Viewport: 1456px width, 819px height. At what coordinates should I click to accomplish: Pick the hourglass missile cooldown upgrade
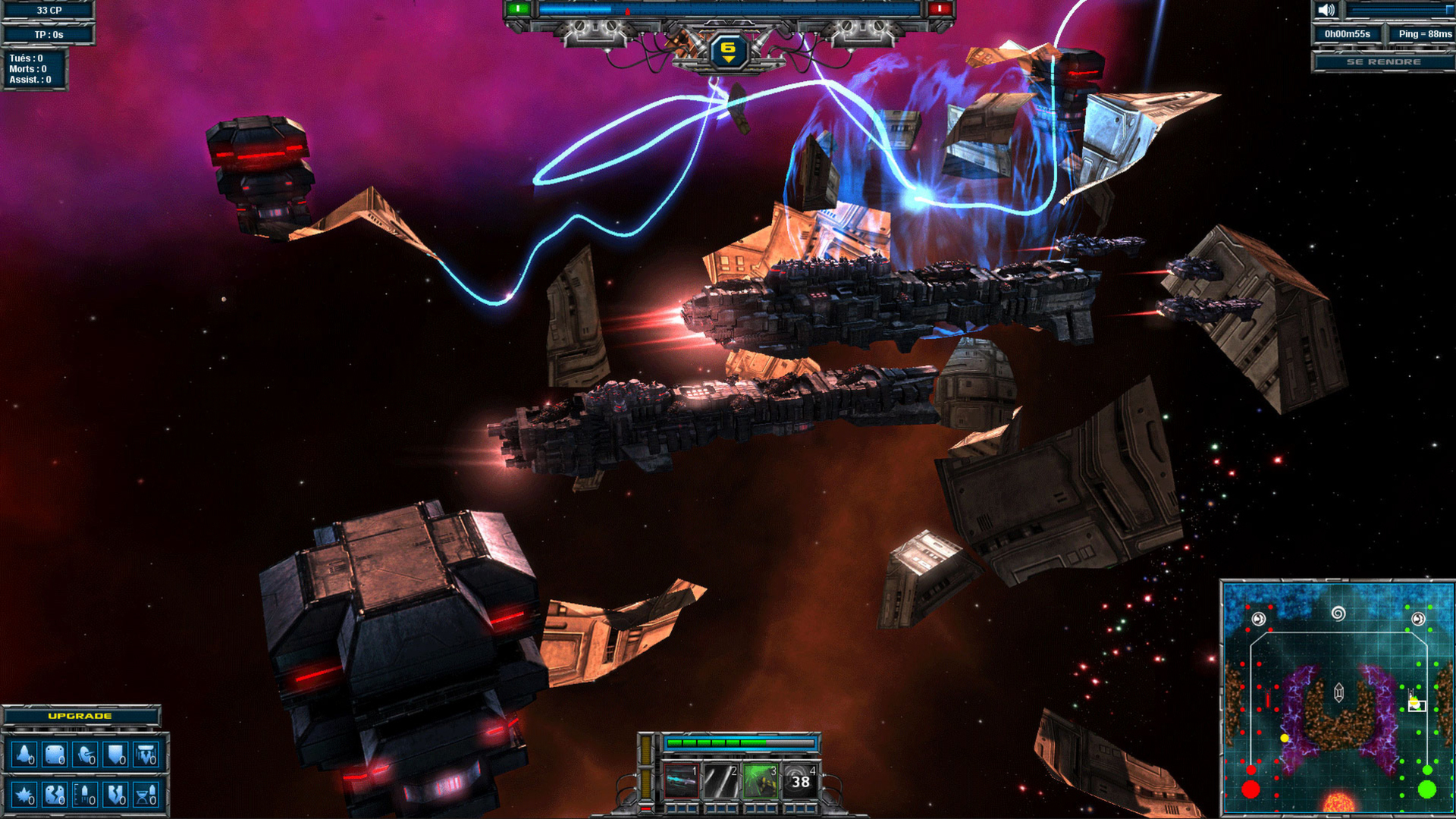(146, 795)
